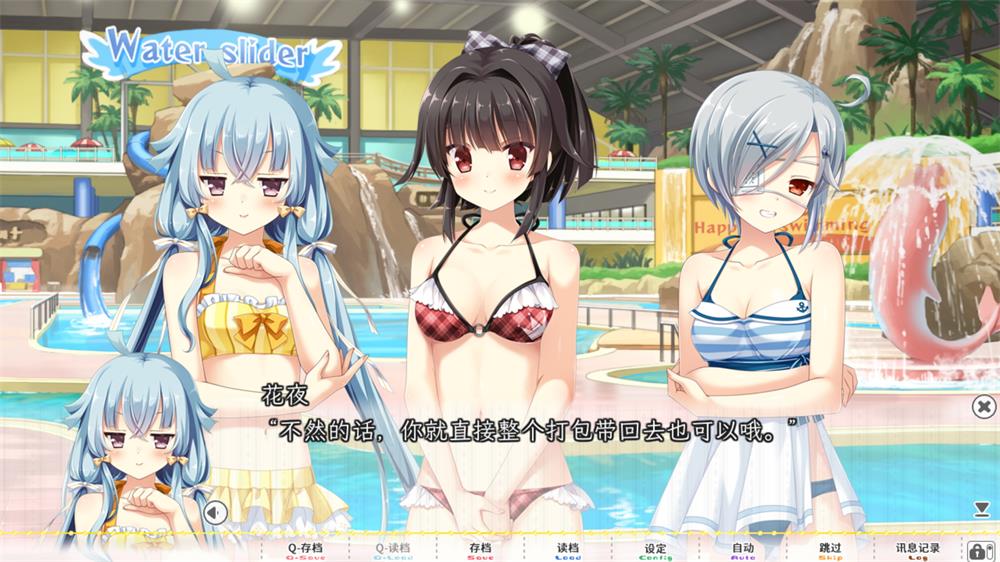
Task: Toggle the padlock icon on the toolbar
Action: 978,549
